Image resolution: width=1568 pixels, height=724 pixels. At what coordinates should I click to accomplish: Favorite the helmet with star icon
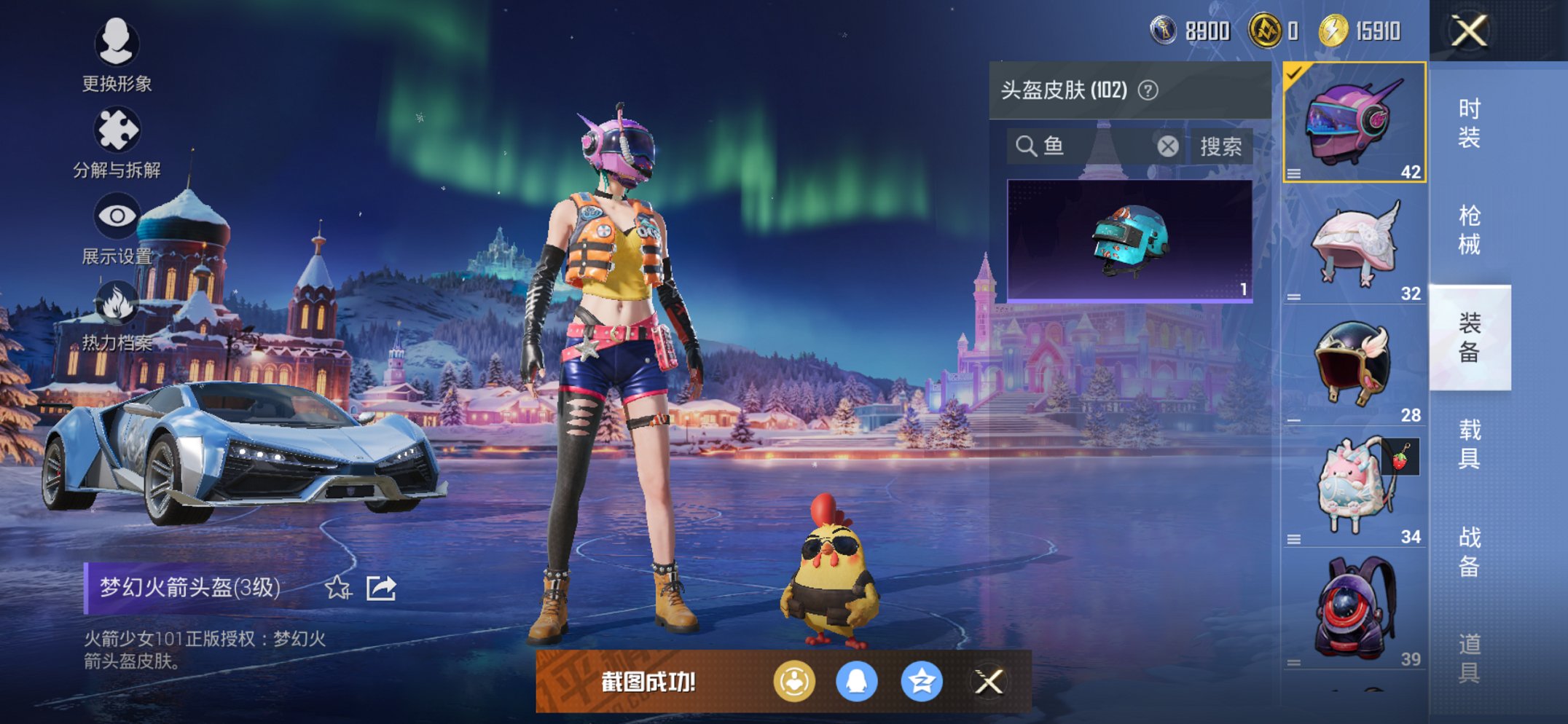(337, 587)
